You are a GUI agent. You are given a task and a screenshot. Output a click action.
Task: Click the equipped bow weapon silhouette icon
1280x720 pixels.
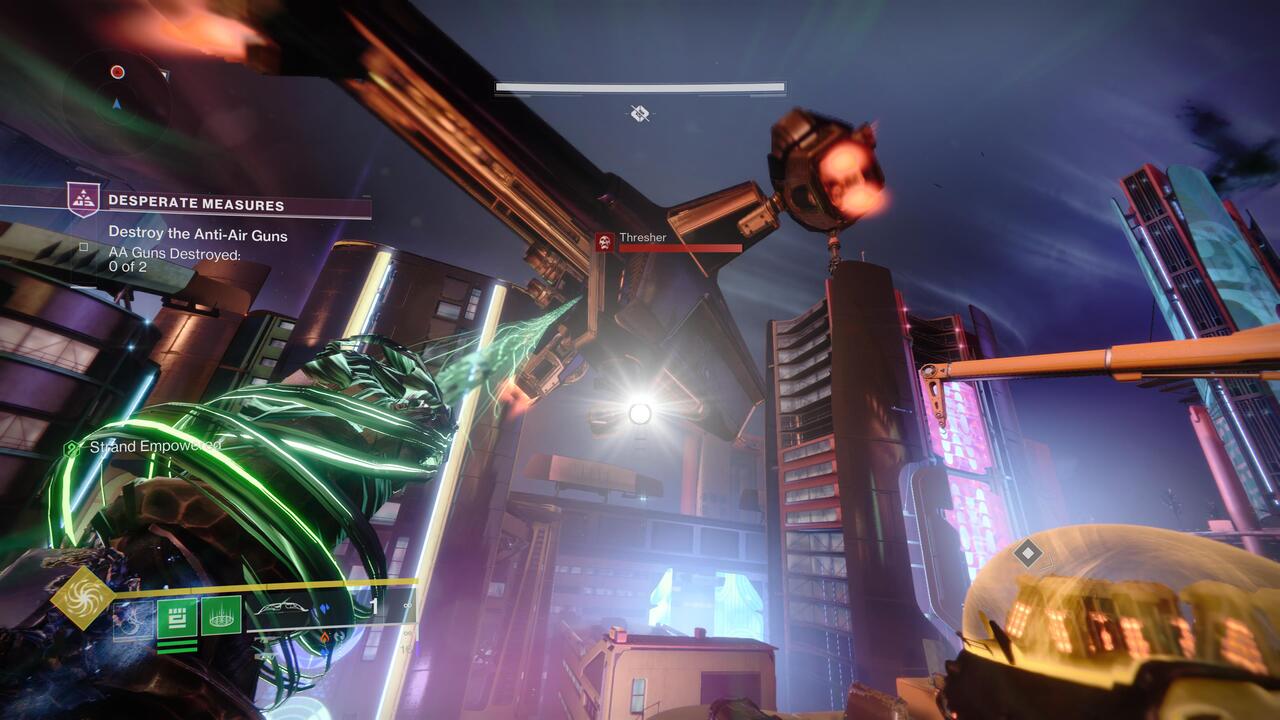282,609
